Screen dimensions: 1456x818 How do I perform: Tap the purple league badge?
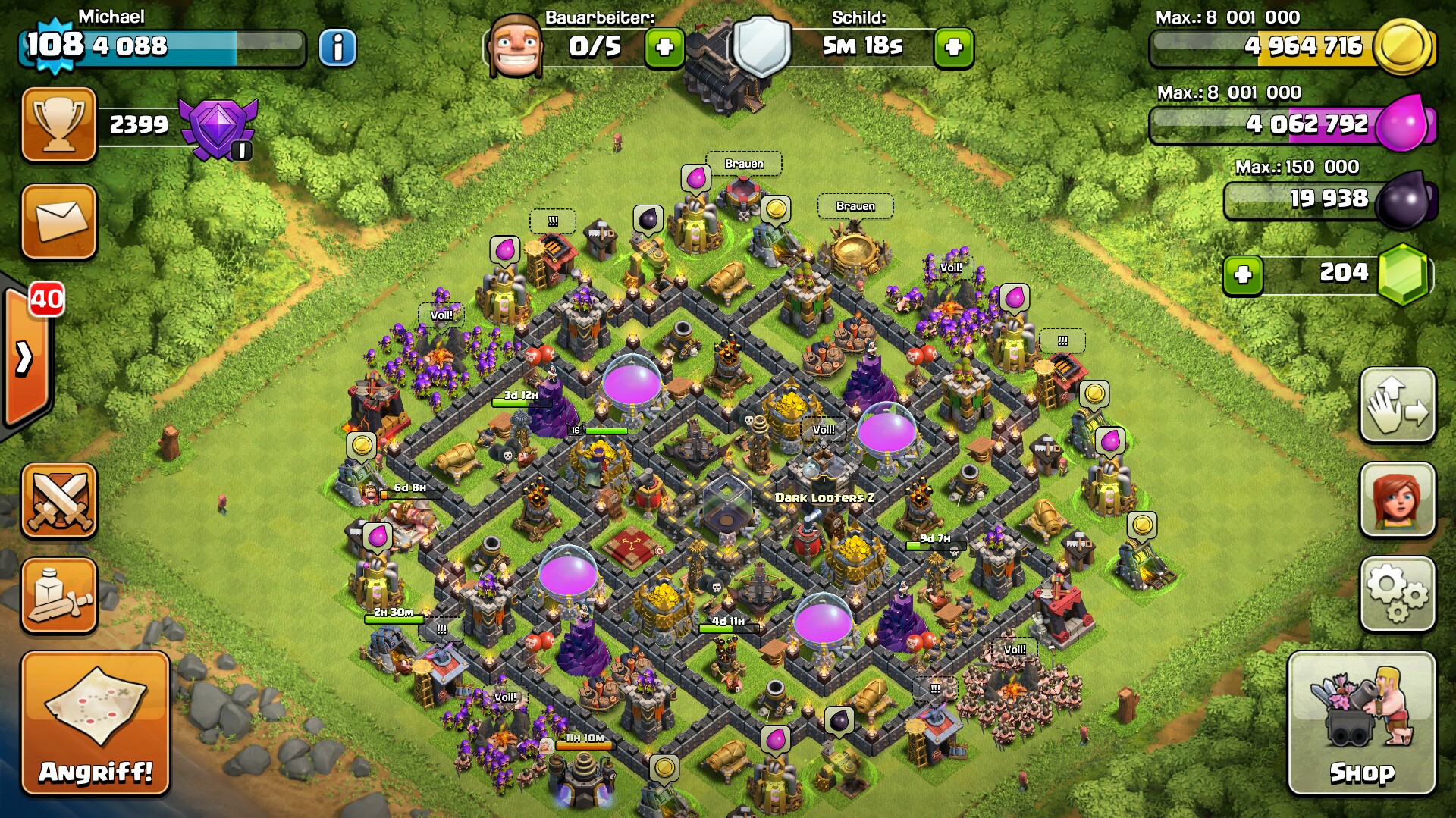click(x=218, y=127)
